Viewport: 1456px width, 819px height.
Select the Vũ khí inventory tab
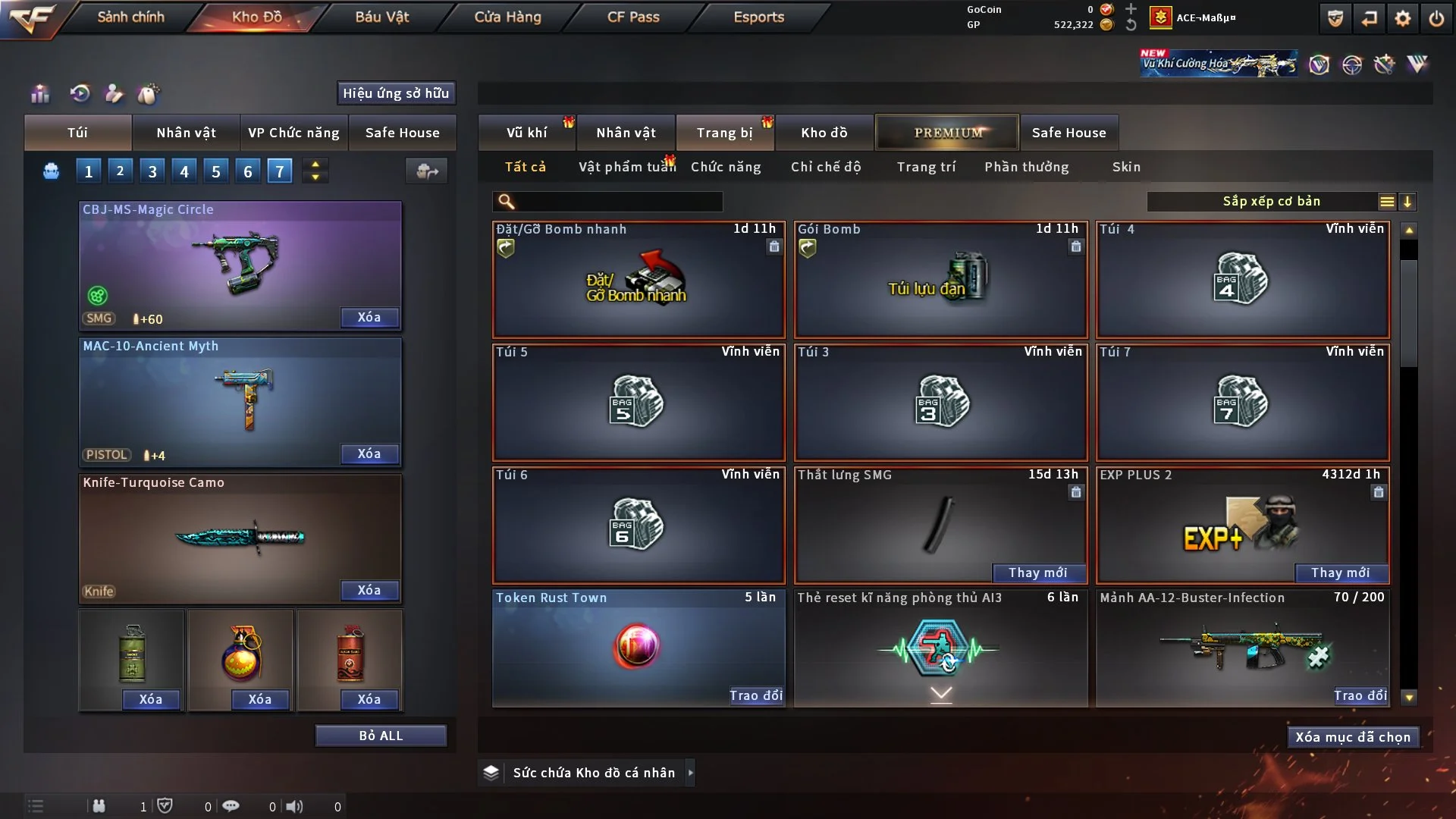tap(526, 133)
